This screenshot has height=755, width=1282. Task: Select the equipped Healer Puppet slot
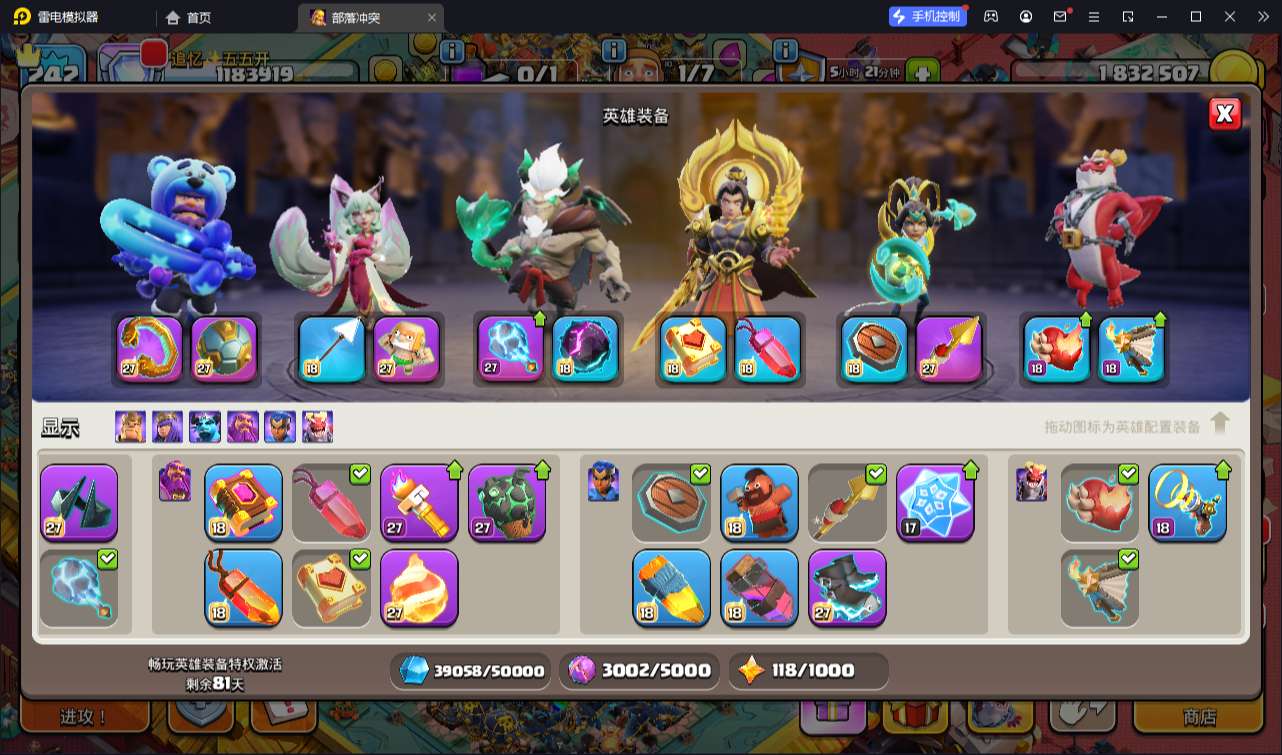407,349
